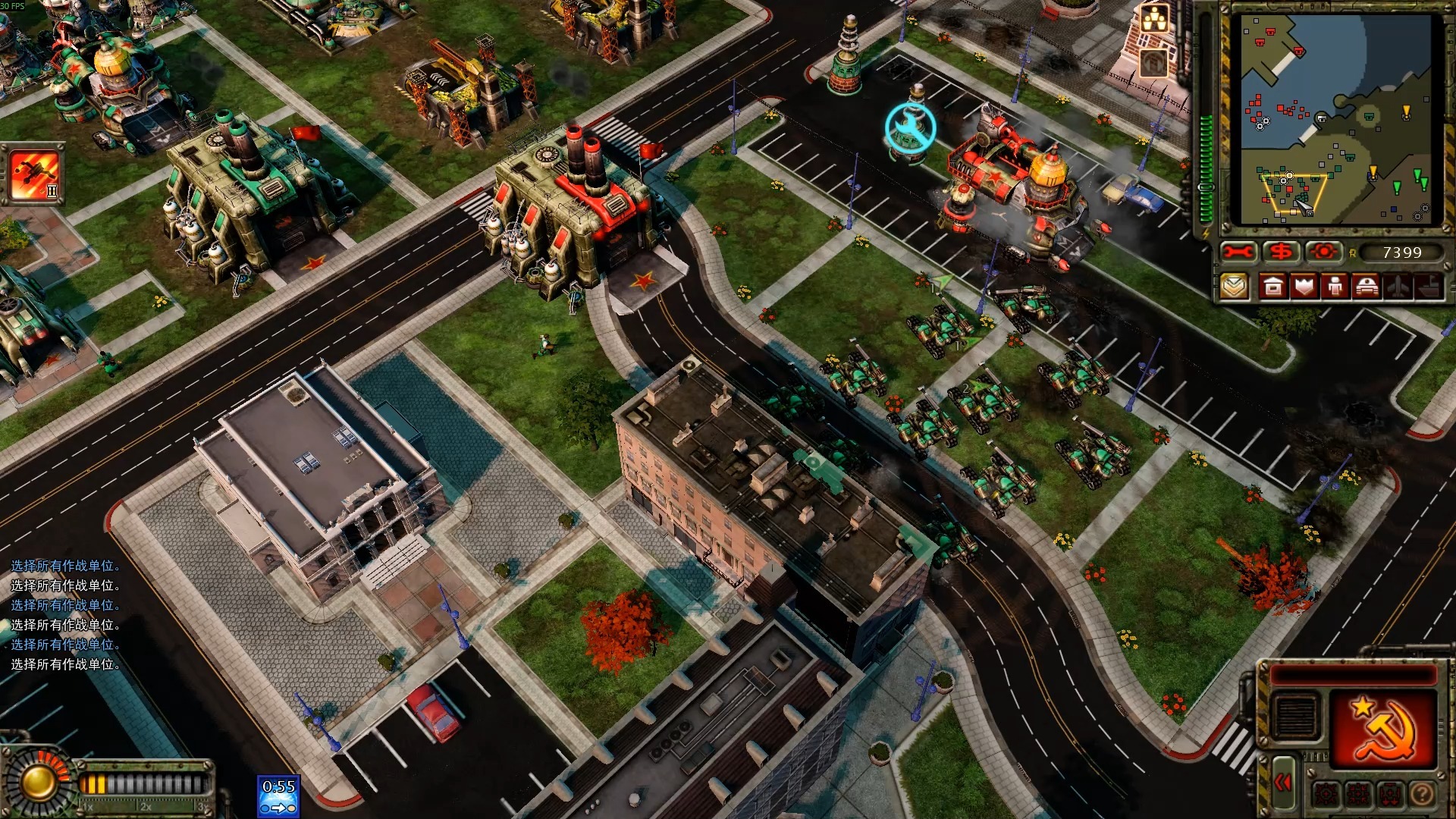Click the red power toggle button
Screen dimensions: 1456x819
[x=1324, y=252]
